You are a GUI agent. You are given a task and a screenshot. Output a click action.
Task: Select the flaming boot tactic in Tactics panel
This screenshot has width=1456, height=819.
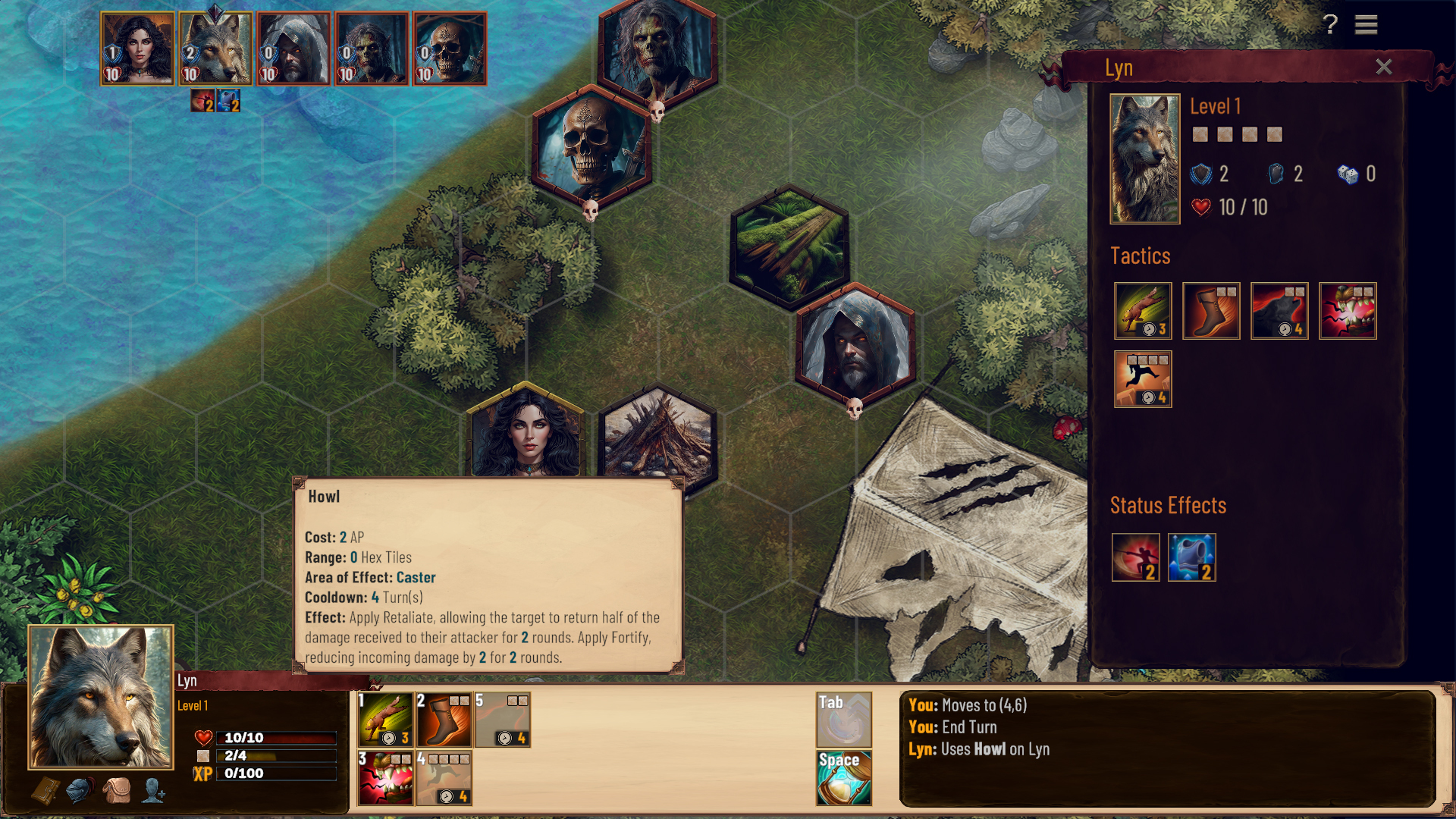pyautogui.click(x=1211, y=312)
